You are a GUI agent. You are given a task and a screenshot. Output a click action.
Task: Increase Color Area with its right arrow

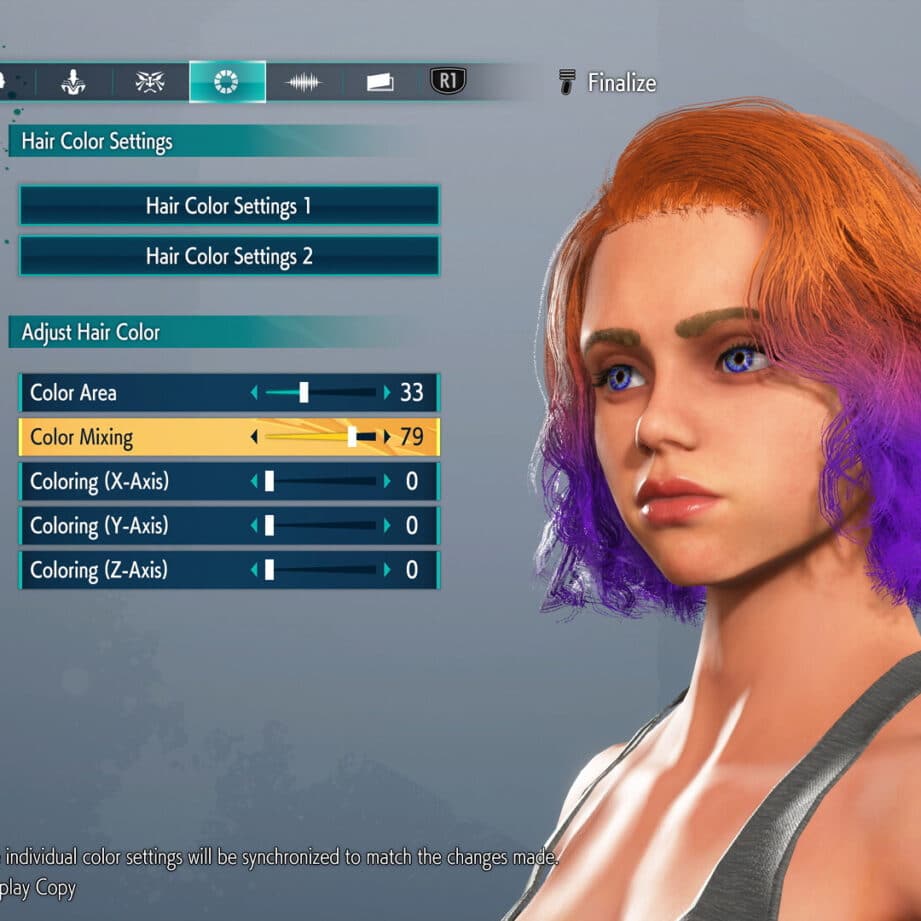pyautogui.click(x=387, y=393)
